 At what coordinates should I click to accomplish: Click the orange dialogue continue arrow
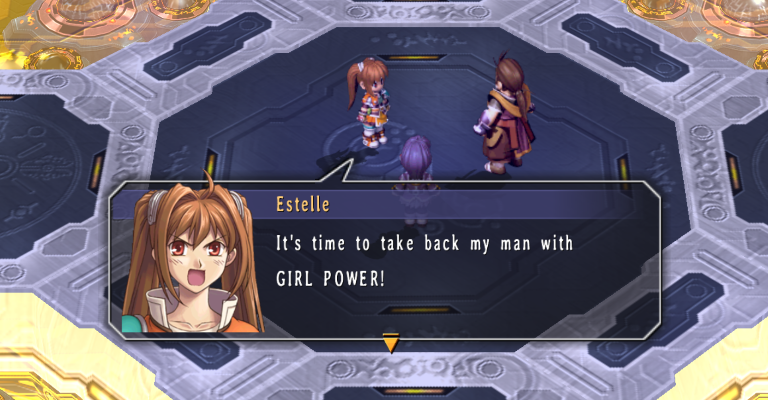(x=391, y=344)
